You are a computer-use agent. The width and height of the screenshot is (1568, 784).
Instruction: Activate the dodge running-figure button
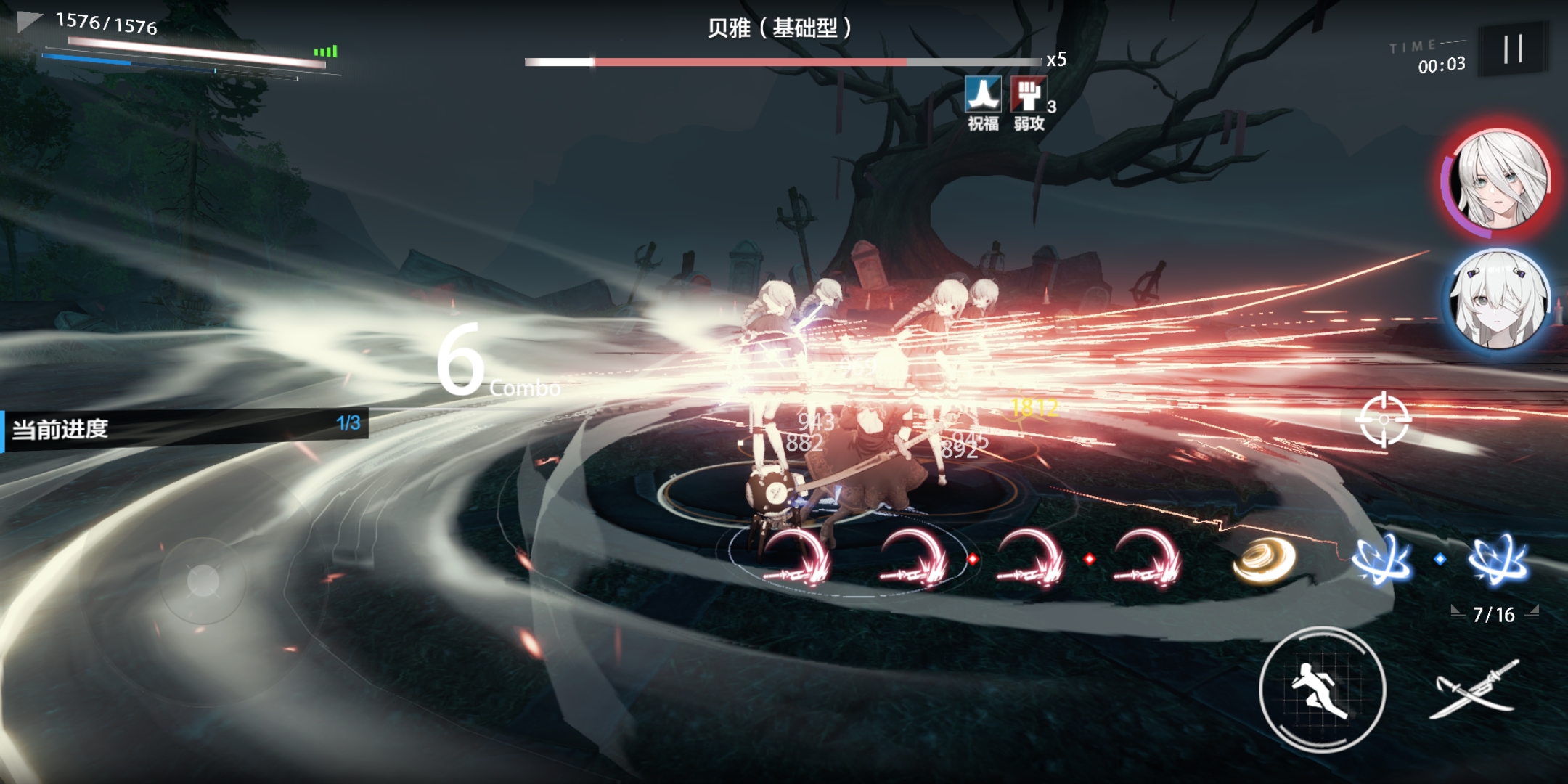click(x=1322, y=689)
